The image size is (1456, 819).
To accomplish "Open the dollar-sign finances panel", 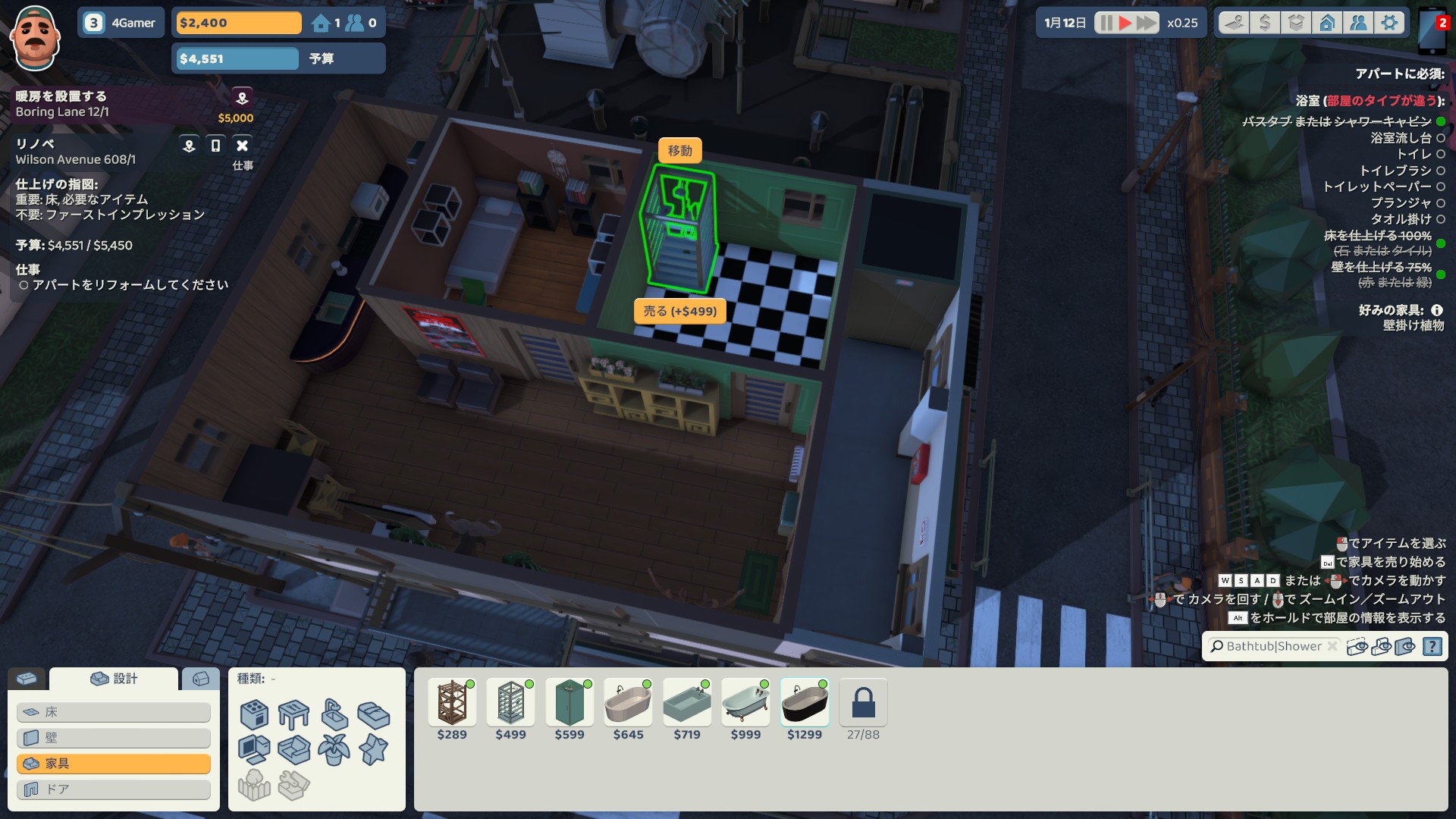I will pos(1264,23).
